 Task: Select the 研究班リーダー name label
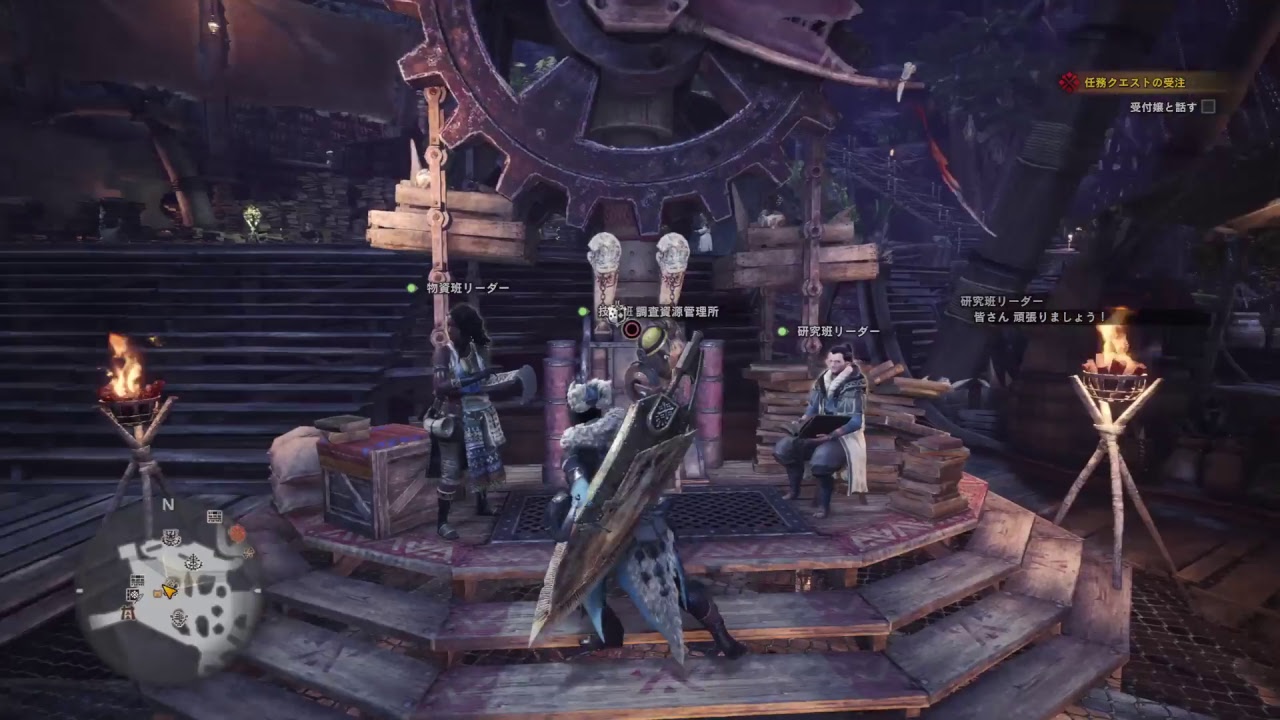click(x=838, y=331)
